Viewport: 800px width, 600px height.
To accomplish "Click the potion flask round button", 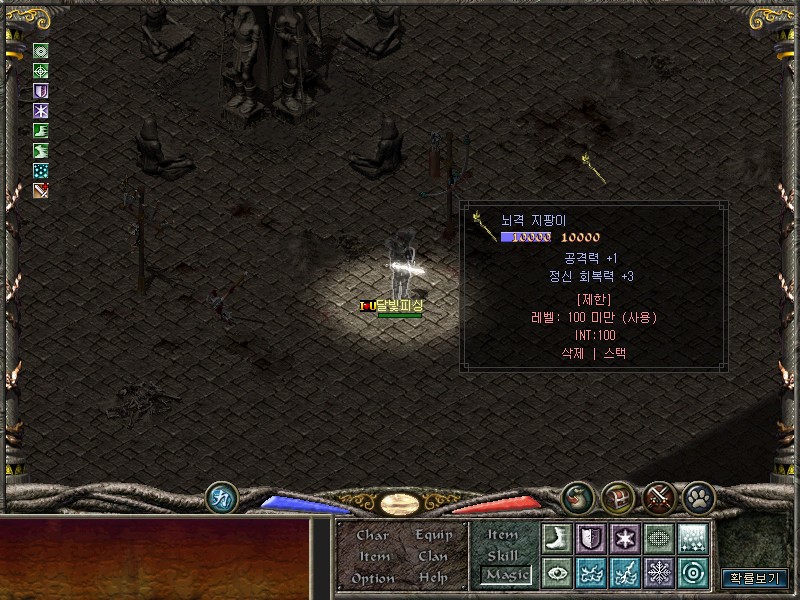I will pyautogui.click(x=576, y=497).
